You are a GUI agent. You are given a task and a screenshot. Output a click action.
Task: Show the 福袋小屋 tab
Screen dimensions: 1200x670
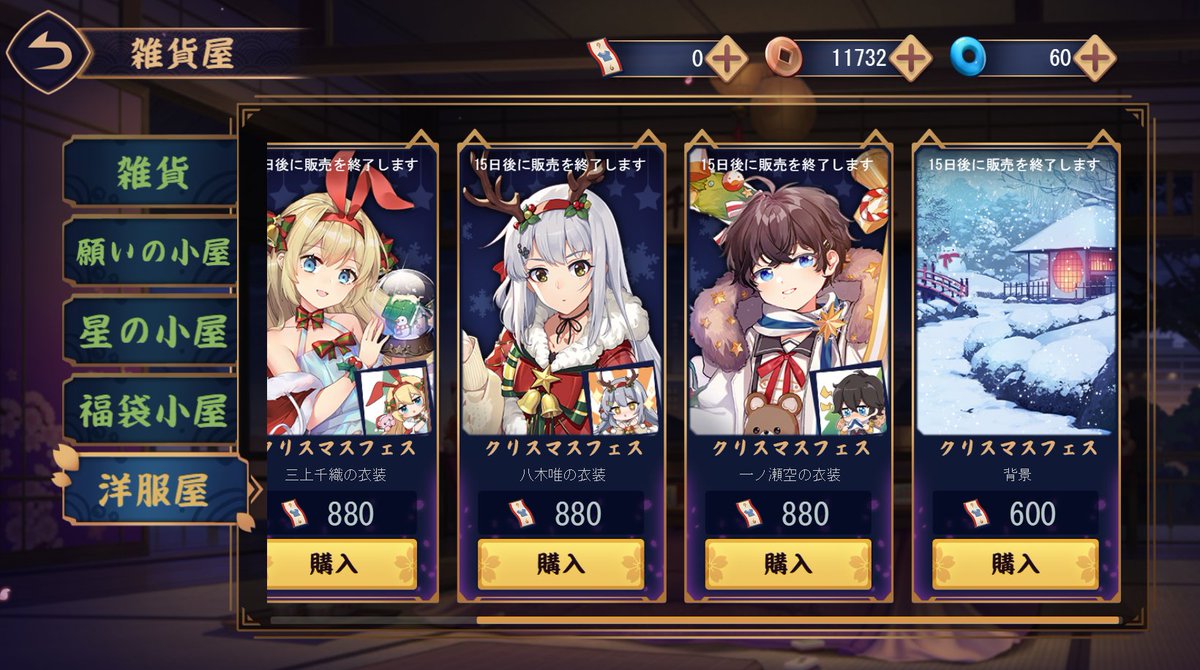[x=152, y=411]
